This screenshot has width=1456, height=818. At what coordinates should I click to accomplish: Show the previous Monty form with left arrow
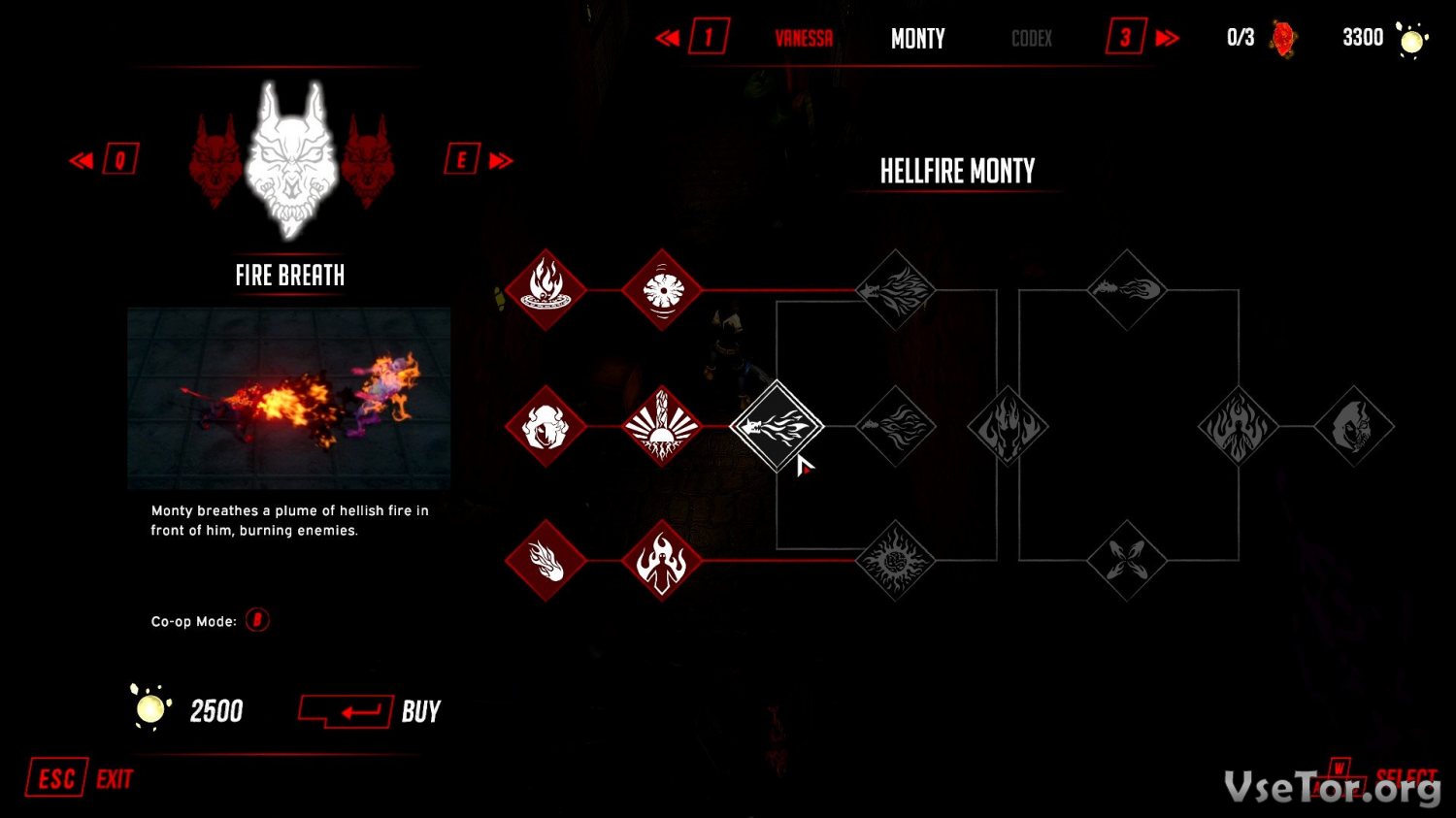point(103,159)
